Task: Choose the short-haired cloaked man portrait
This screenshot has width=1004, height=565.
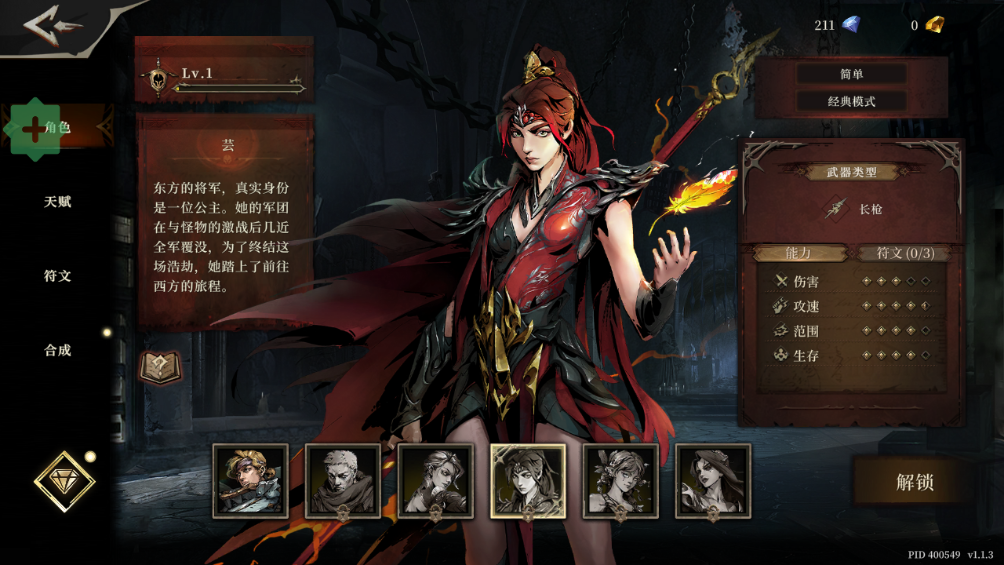Action: [343, 481]
